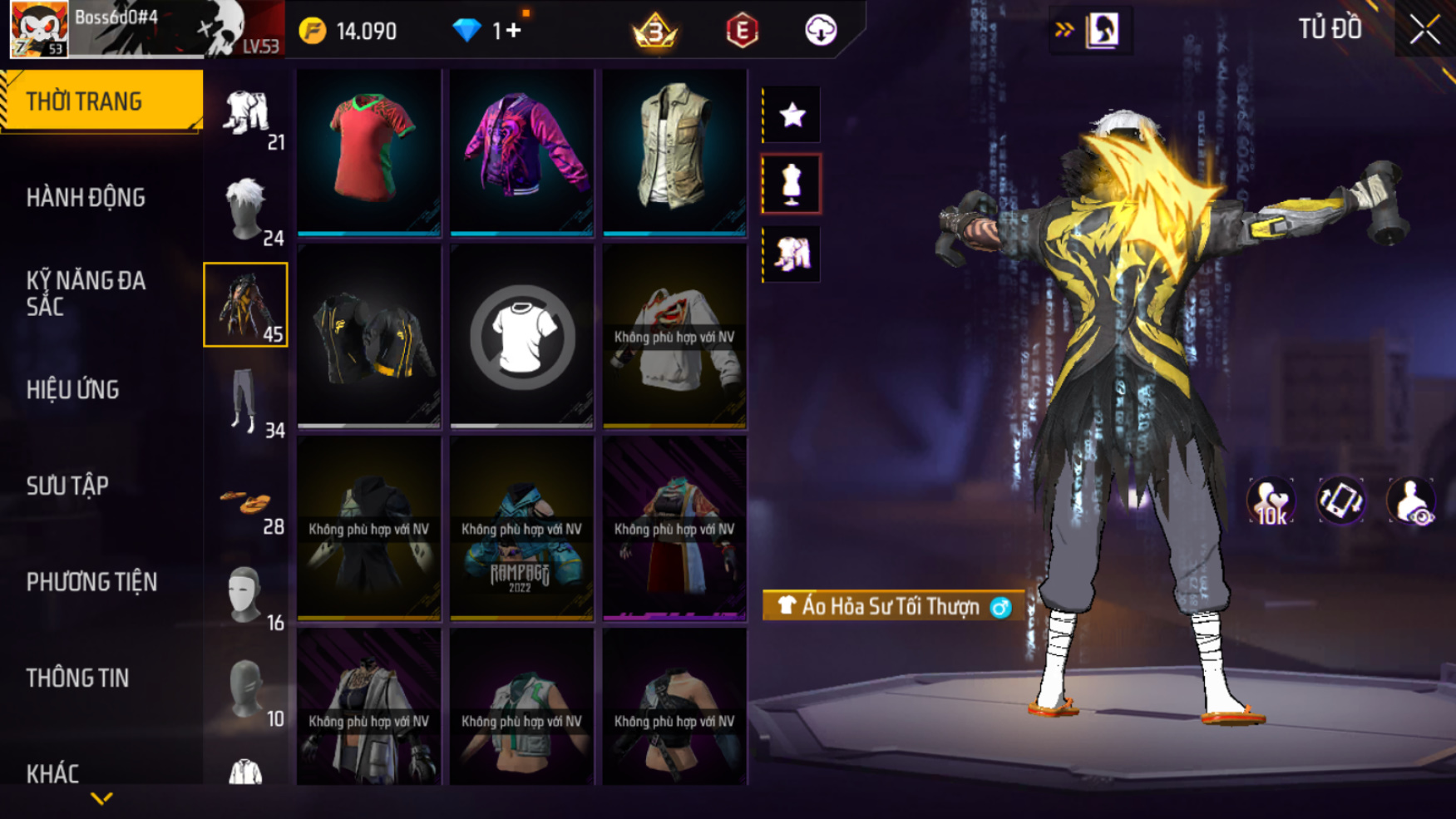Select the mannequin outfit filter
This screenshot has height=819, width=1456.
tap(792, 184)
